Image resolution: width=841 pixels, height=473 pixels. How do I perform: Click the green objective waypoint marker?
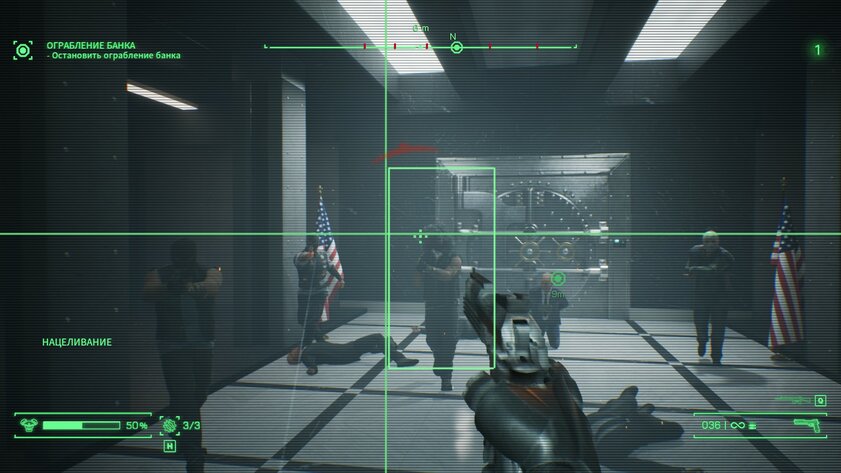pos(558,278)
